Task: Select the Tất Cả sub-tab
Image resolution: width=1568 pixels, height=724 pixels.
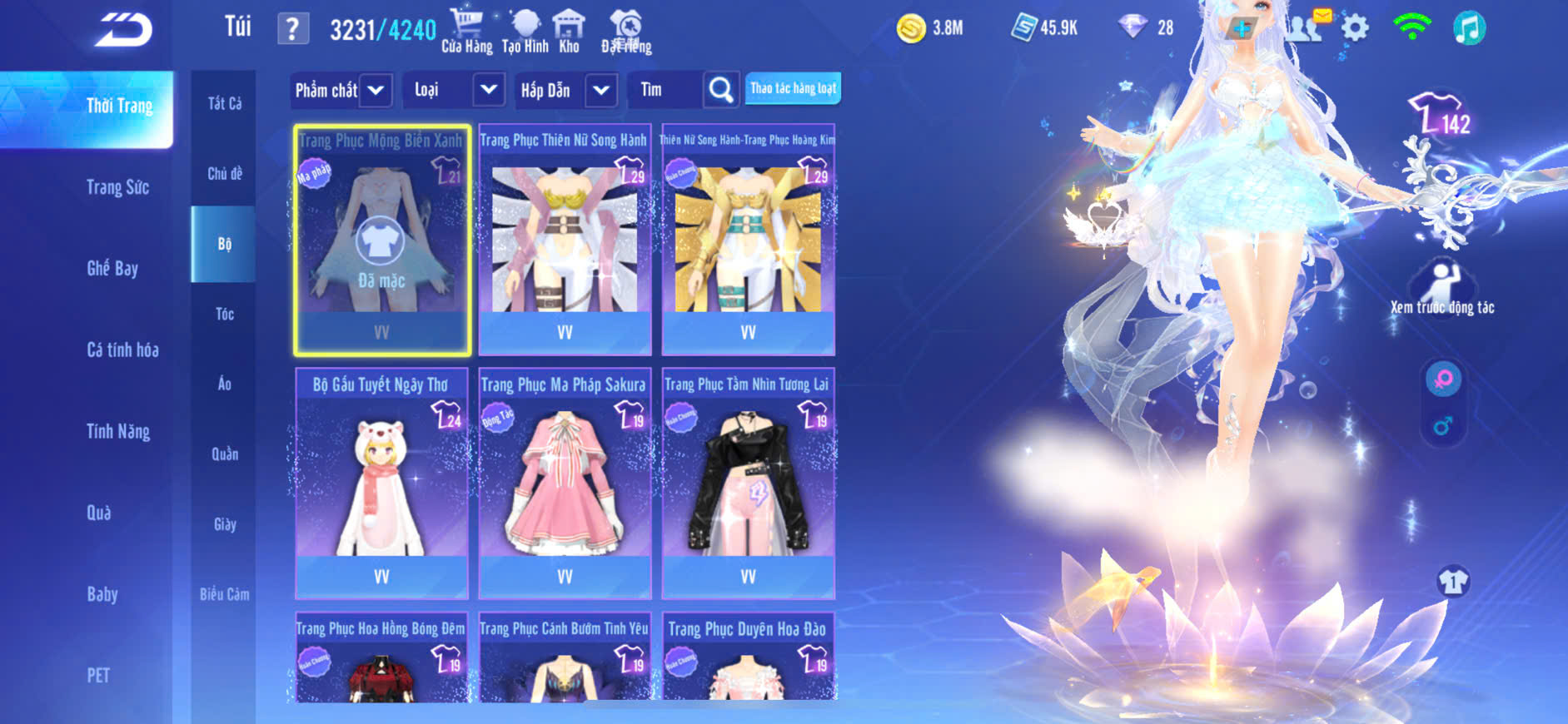Action: [224, 103]
